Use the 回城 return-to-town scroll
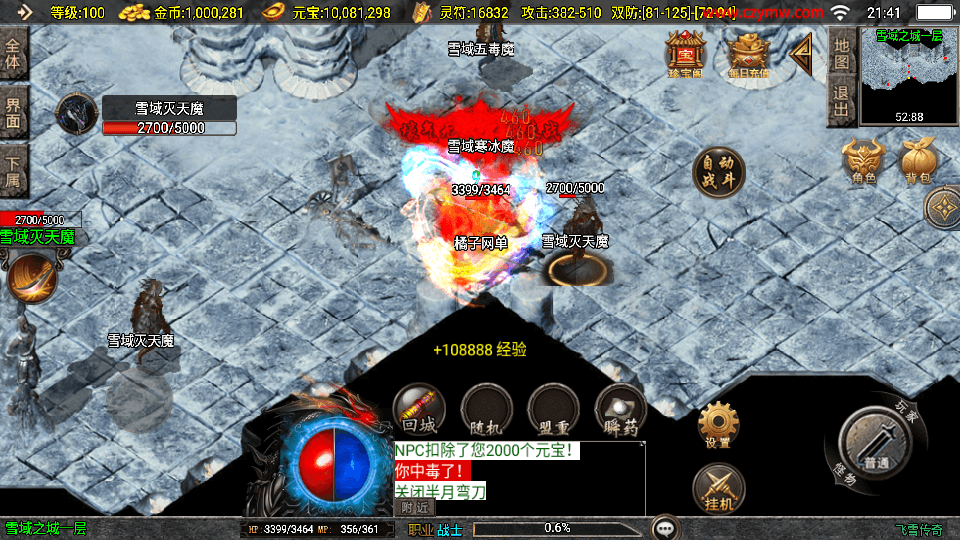 click(x=418, y=409)
